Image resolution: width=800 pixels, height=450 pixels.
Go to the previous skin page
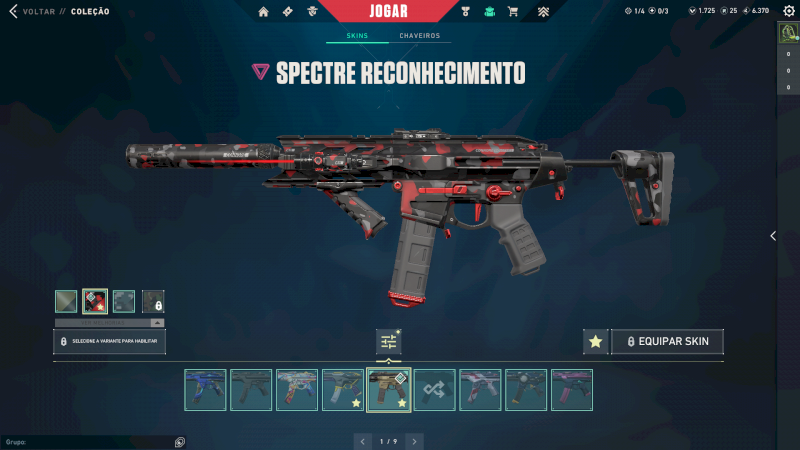pos(364,441)
